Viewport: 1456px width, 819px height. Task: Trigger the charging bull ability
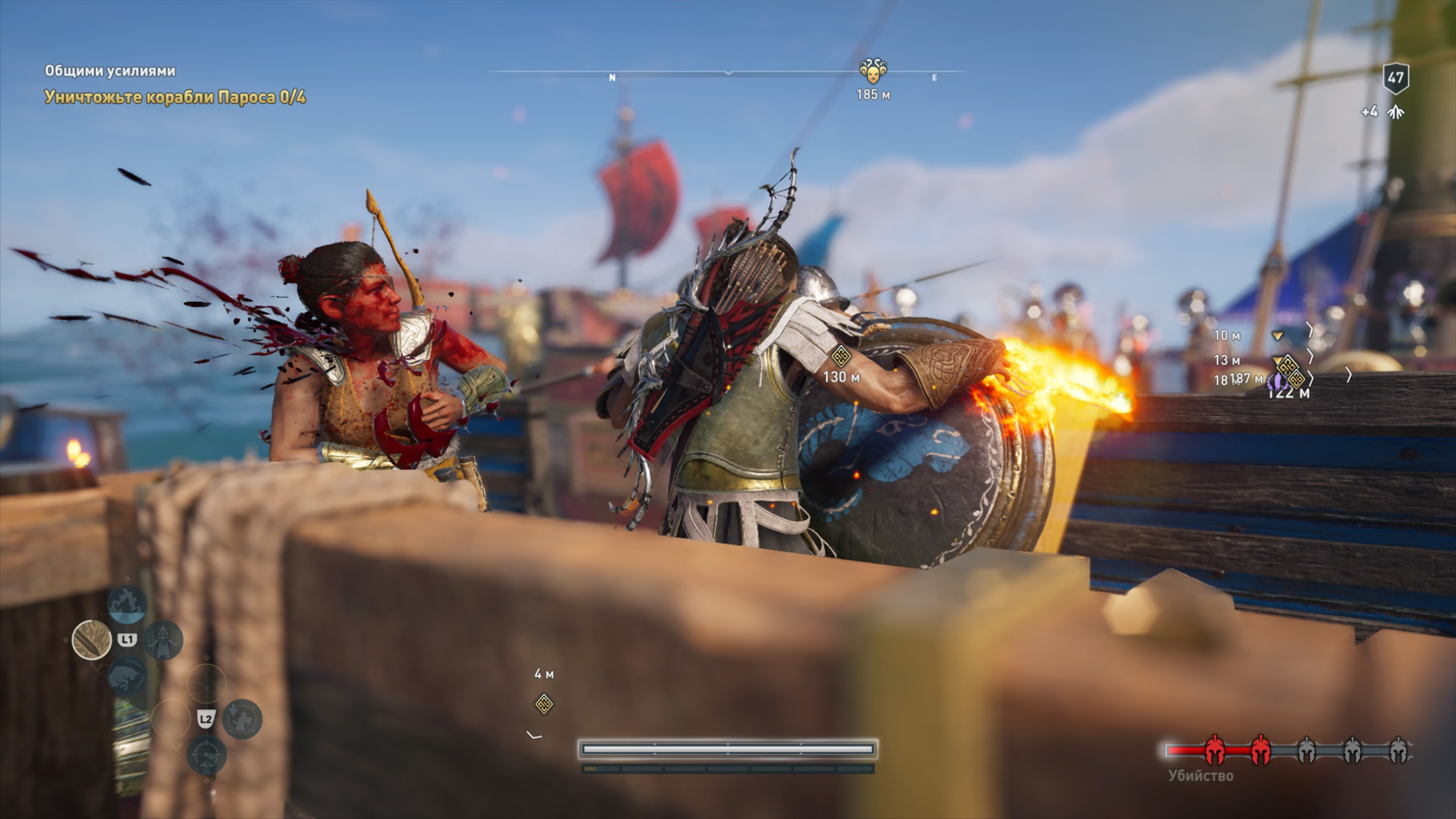pos(127,676)
